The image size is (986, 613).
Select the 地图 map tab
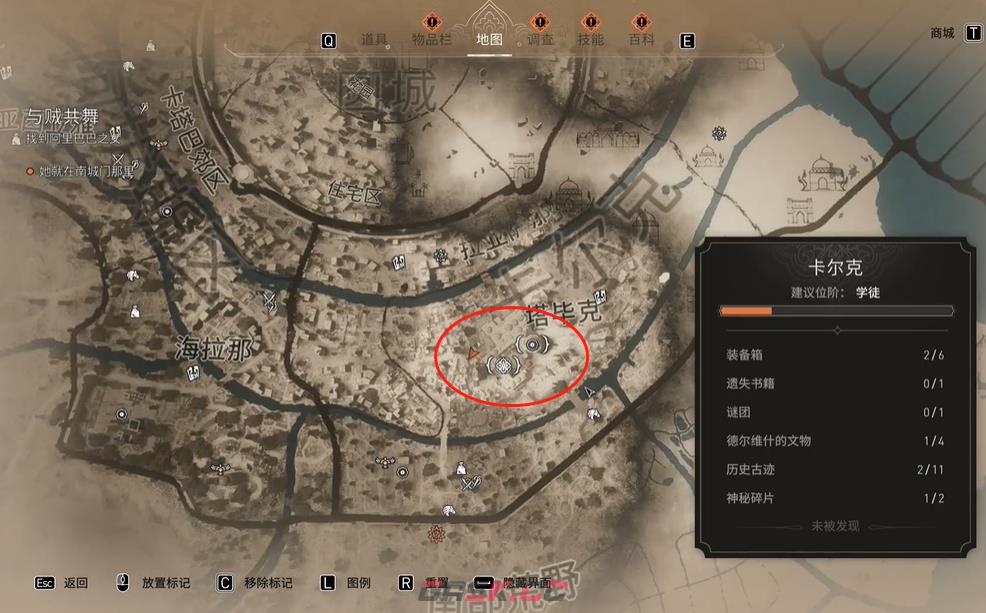click(489, 40)
